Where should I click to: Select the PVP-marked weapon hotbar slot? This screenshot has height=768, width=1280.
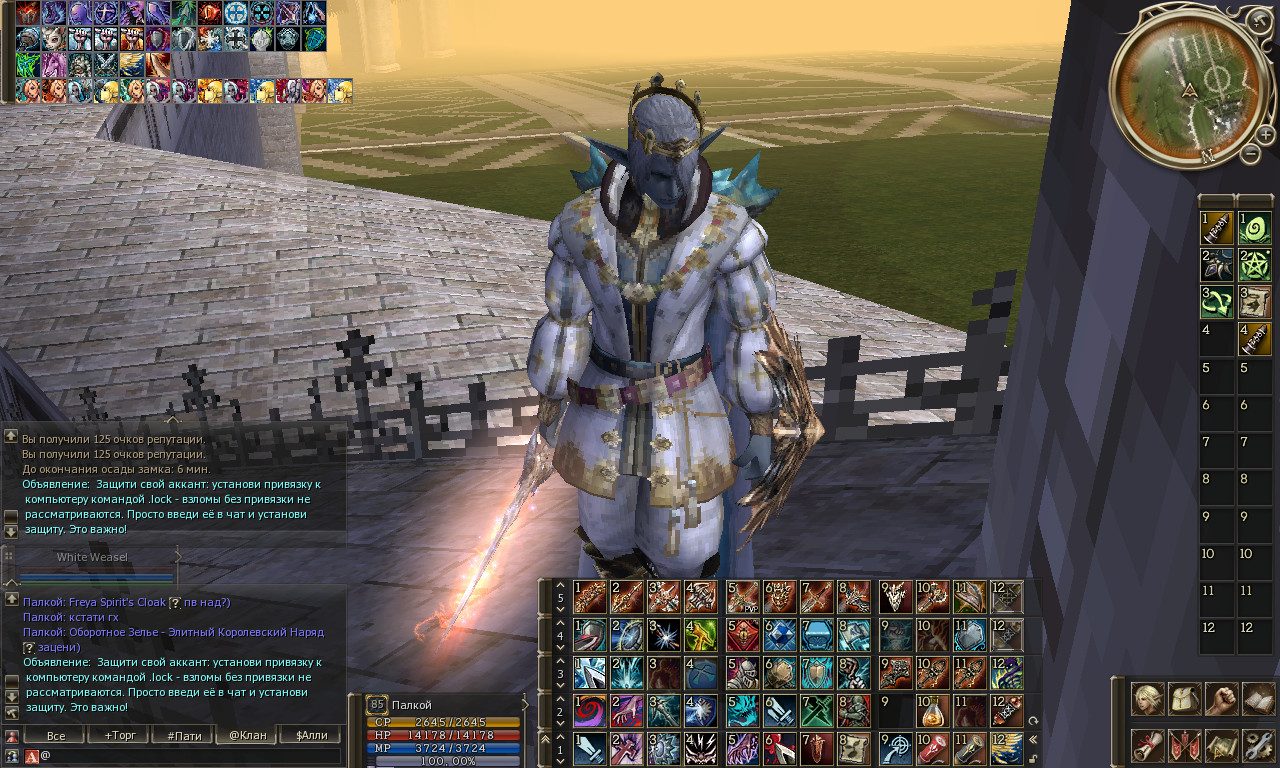pyautogui.click(x=742, y=597)
